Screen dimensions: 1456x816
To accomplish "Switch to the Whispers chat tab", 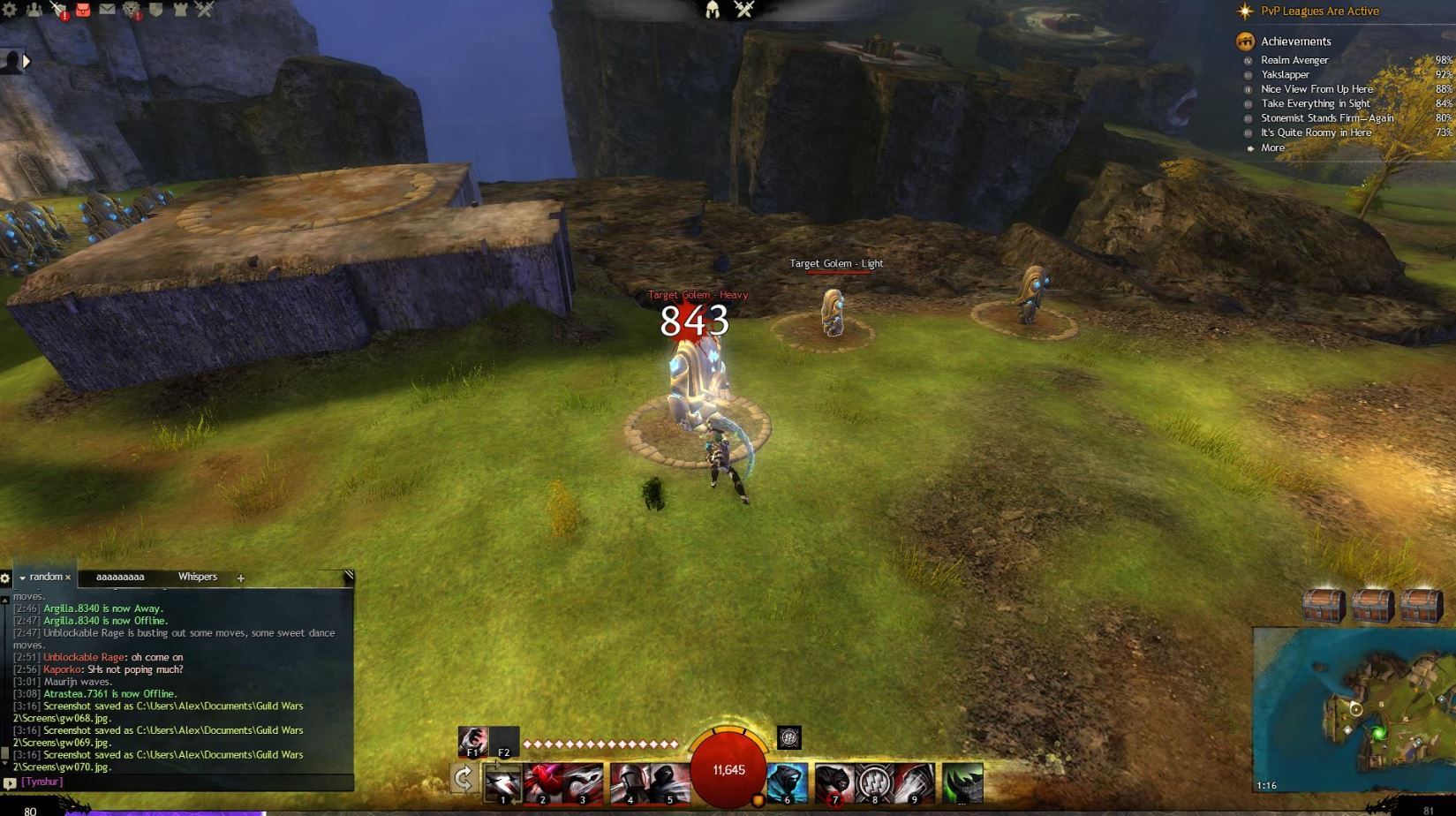I will click(197, 577).
